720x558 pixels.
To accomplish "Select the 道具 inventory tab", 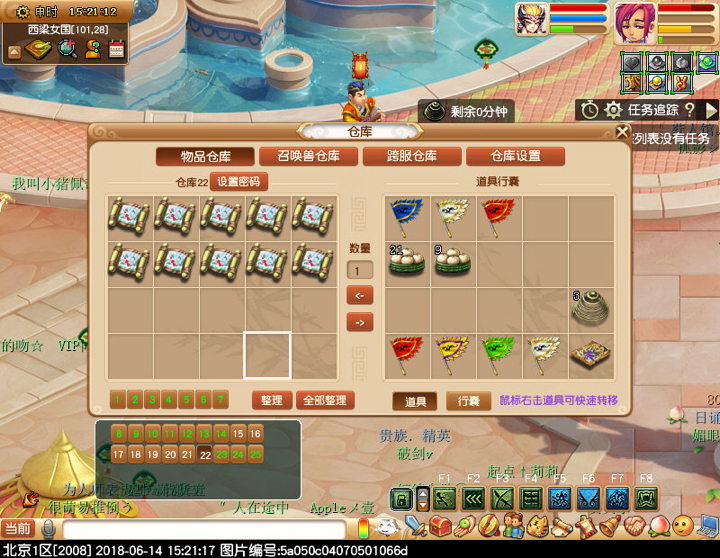I will pos(415,401).
